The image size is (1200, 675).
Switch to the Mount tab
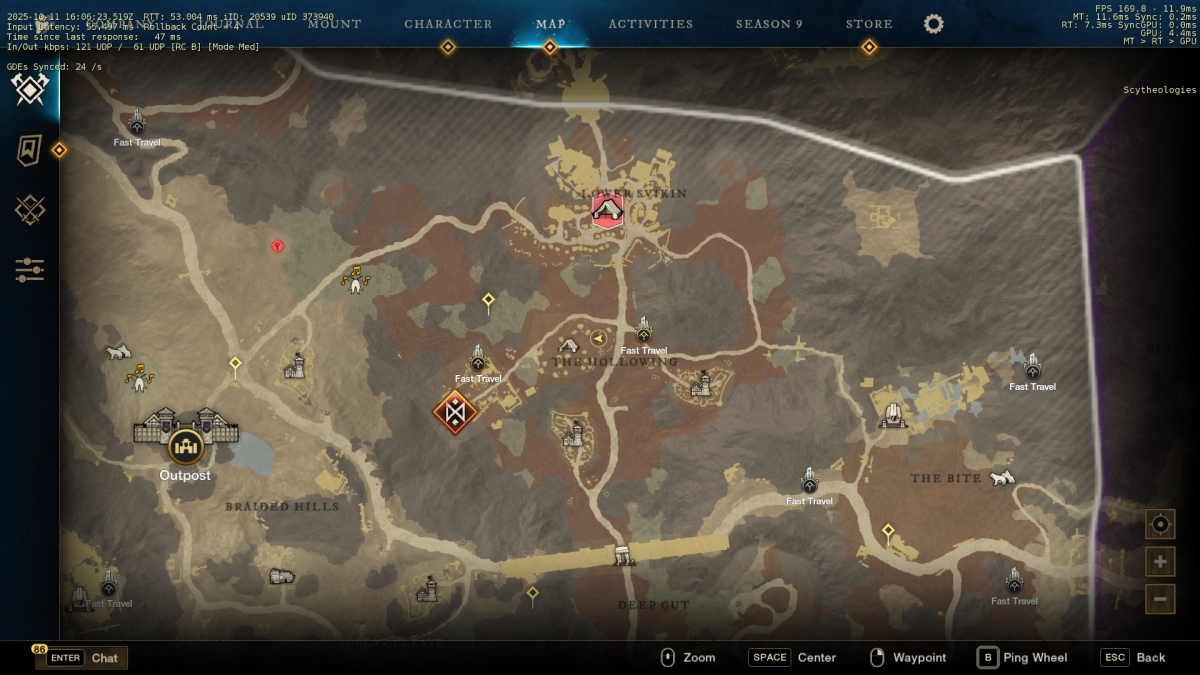coord(334,24)
